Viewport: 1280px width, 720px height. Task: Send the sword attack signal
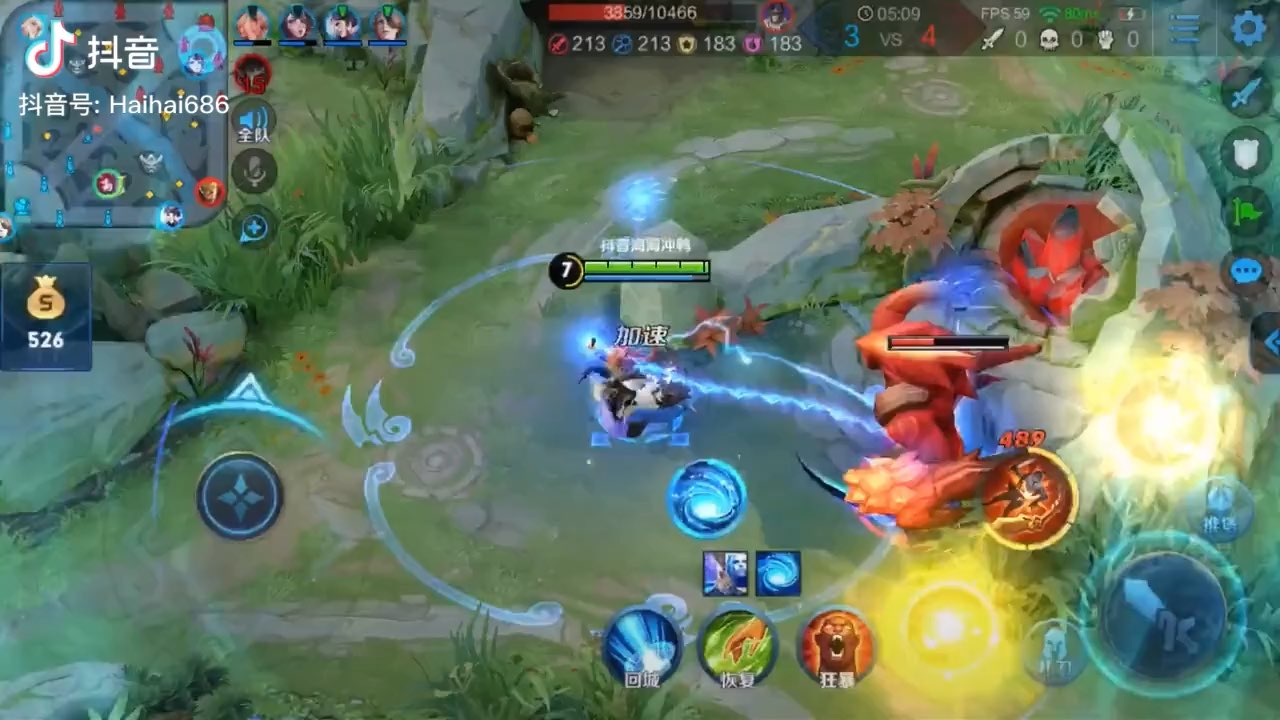point(1246,93)
